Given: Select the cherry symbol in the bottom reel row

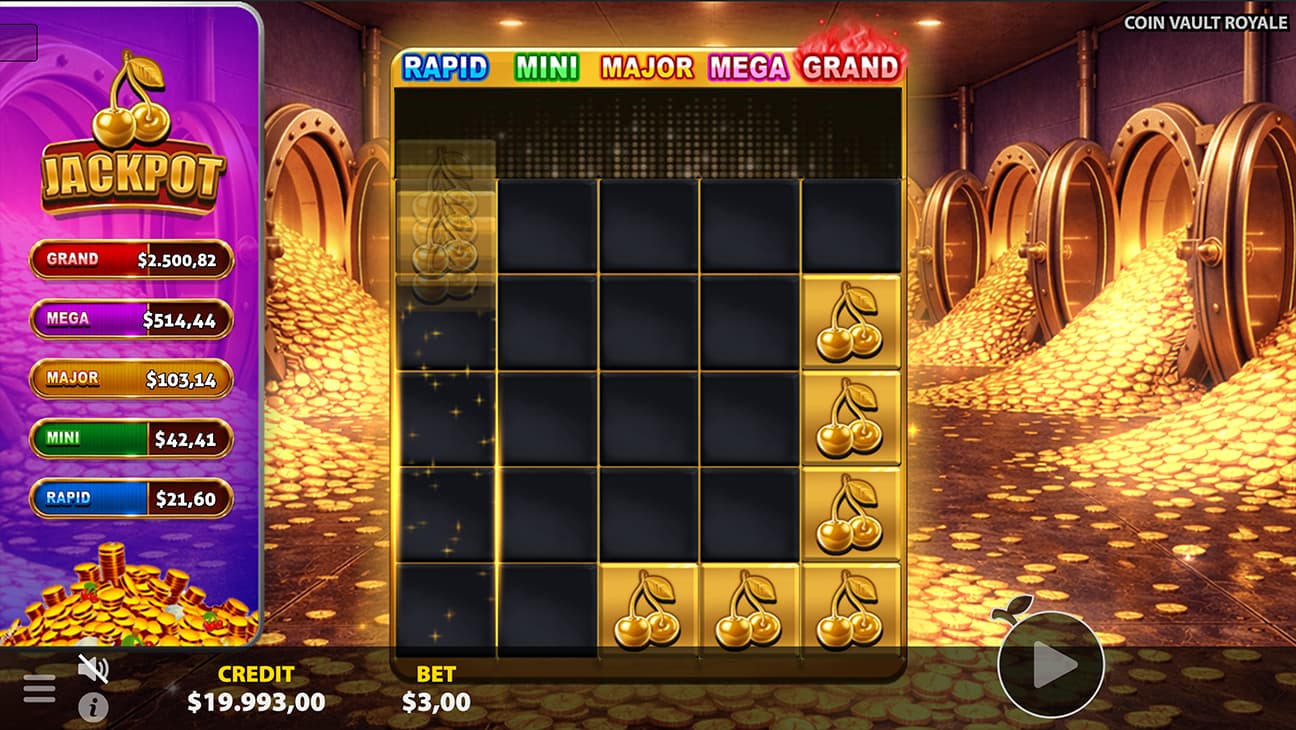Looking at the screenshot, I should (x=650, y=610).
